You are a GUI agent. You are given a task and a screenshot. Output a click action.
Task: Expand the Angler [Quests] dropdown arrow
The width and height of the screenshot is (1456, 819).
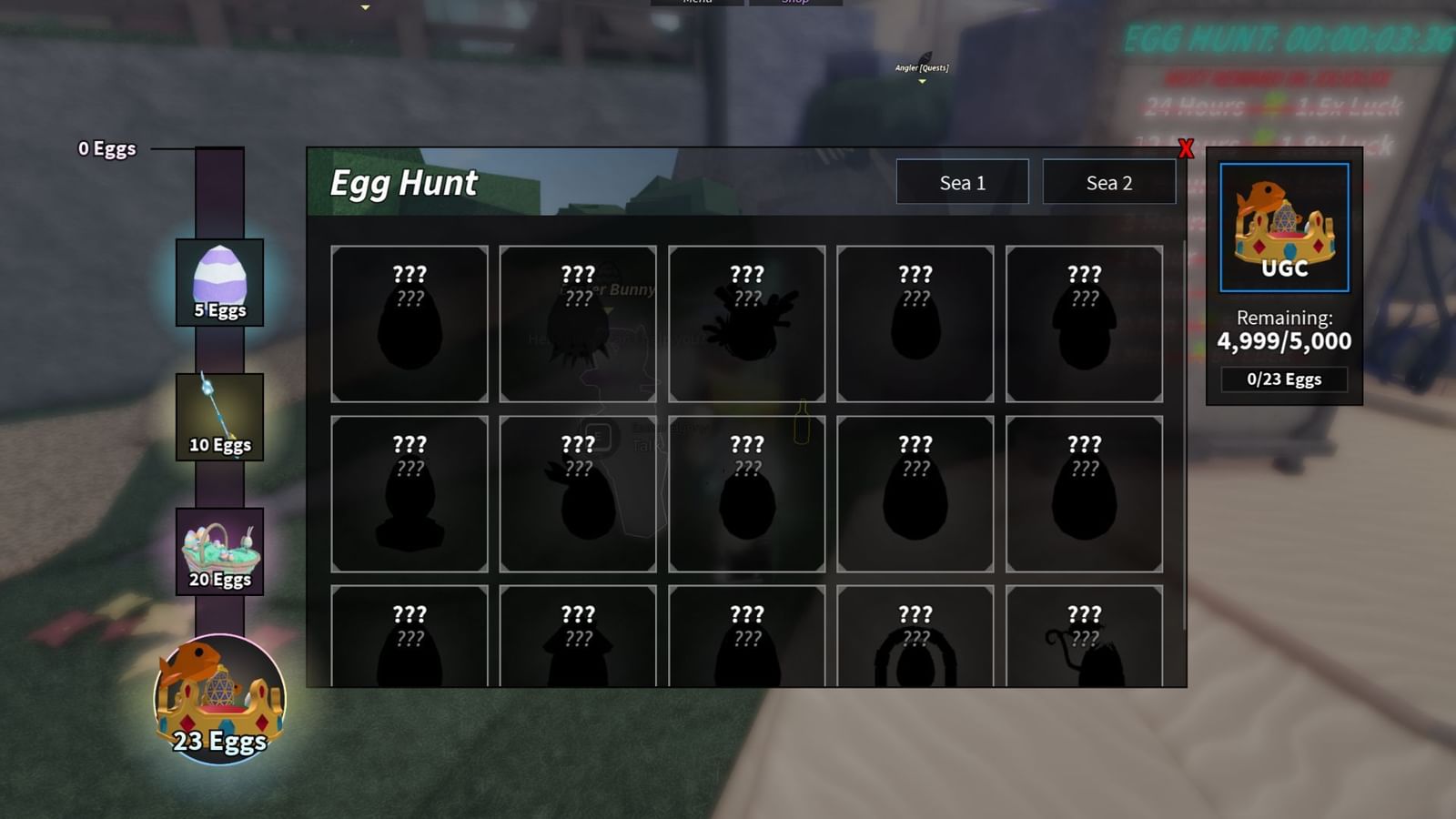(x=922, y=82)
